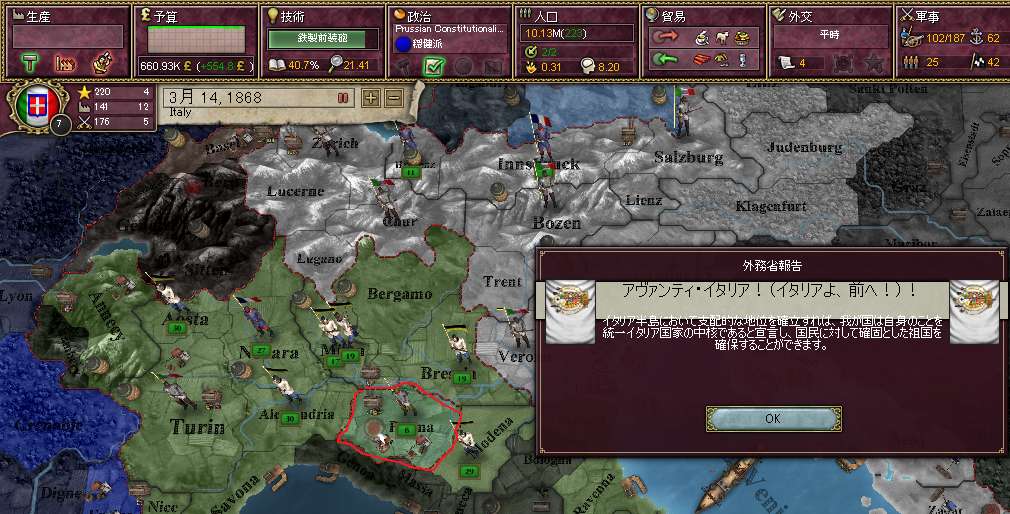Confirm the foreign ministry report with OK
1010x514 pixels.
(x=772, y=419)
